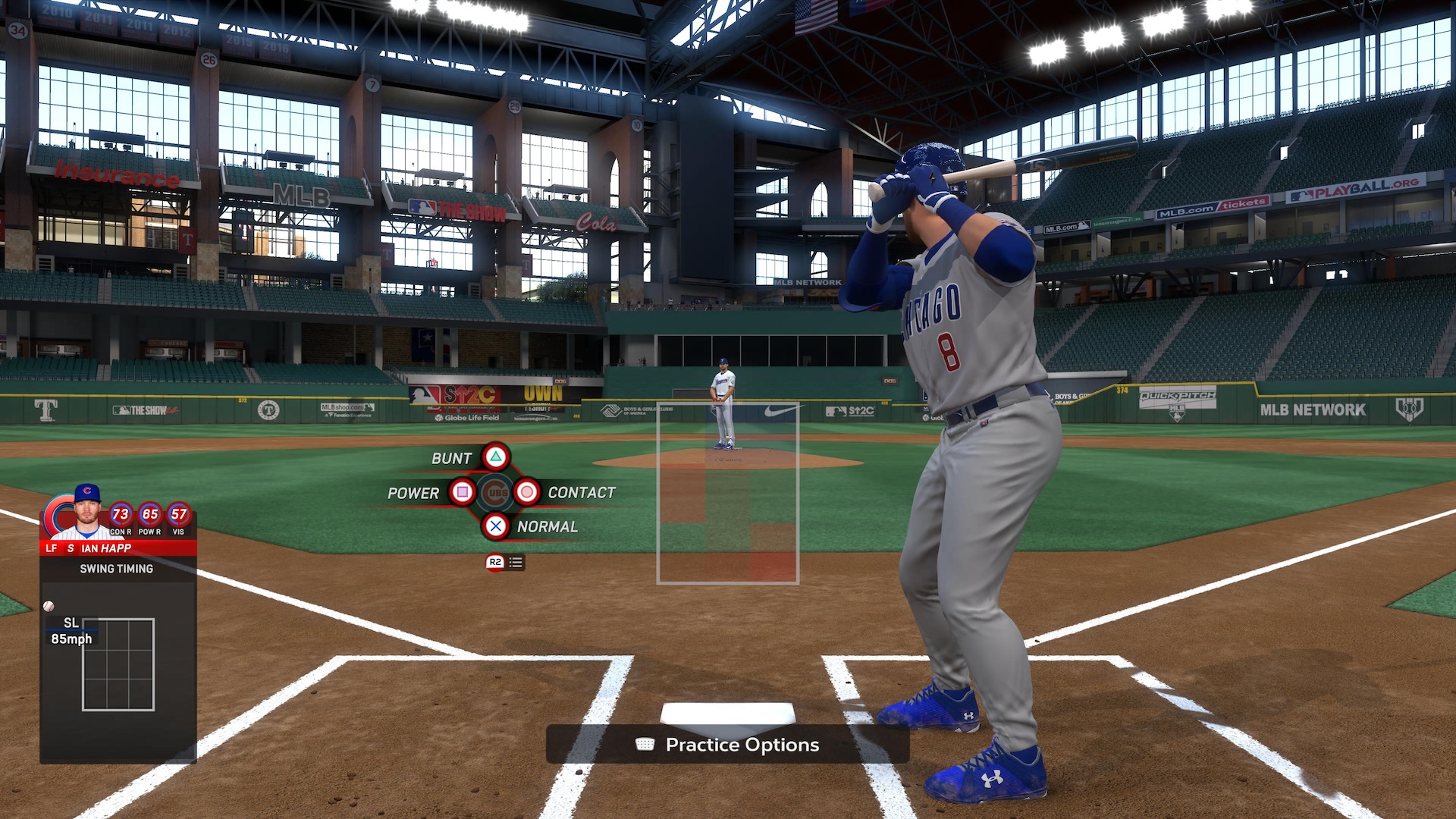Click the Swing Timing panel header
1456x819 pixels.
[x=117, y=569]
